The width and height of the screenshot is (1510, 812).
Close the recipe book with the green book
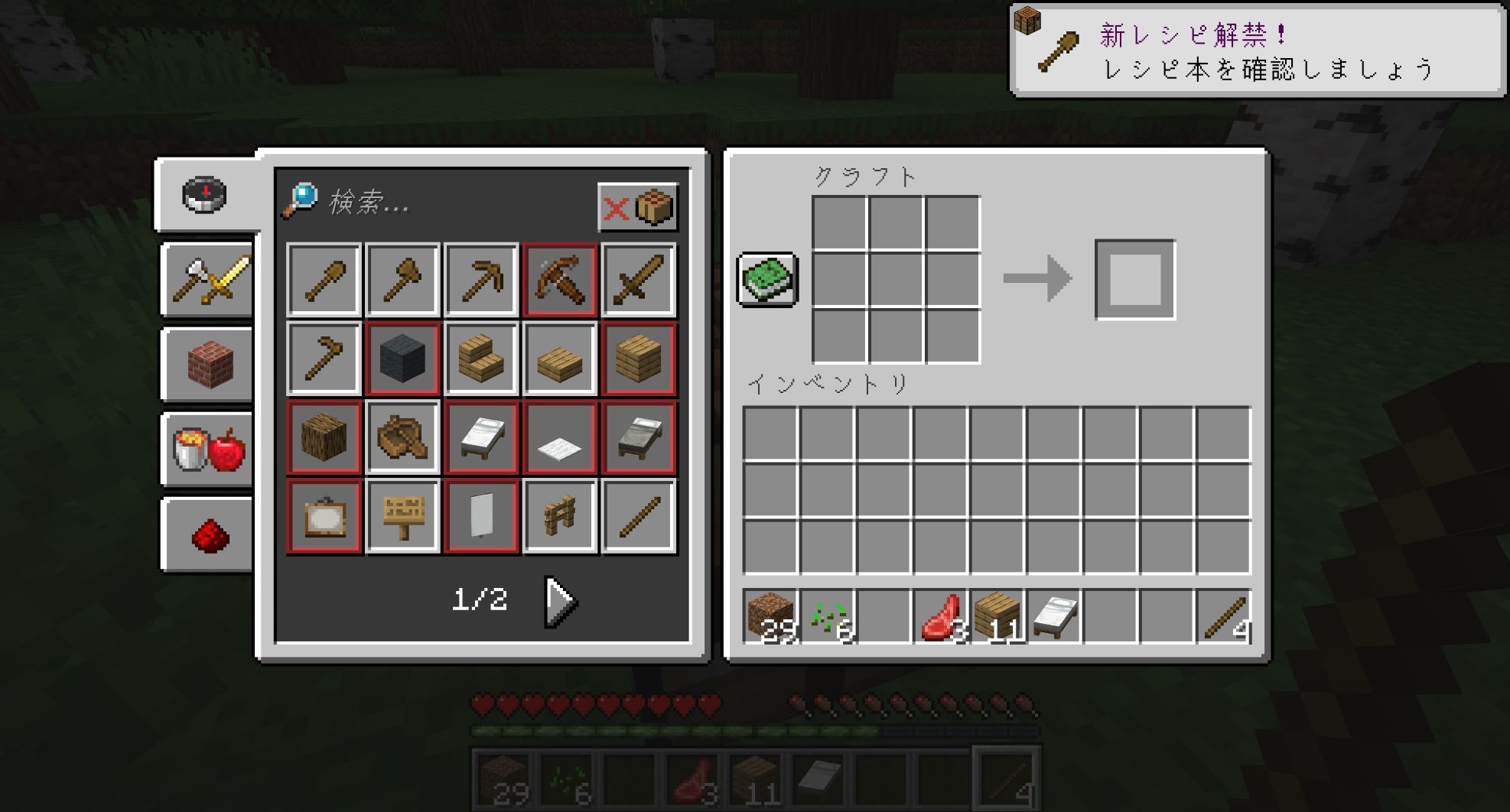point(767,279)
